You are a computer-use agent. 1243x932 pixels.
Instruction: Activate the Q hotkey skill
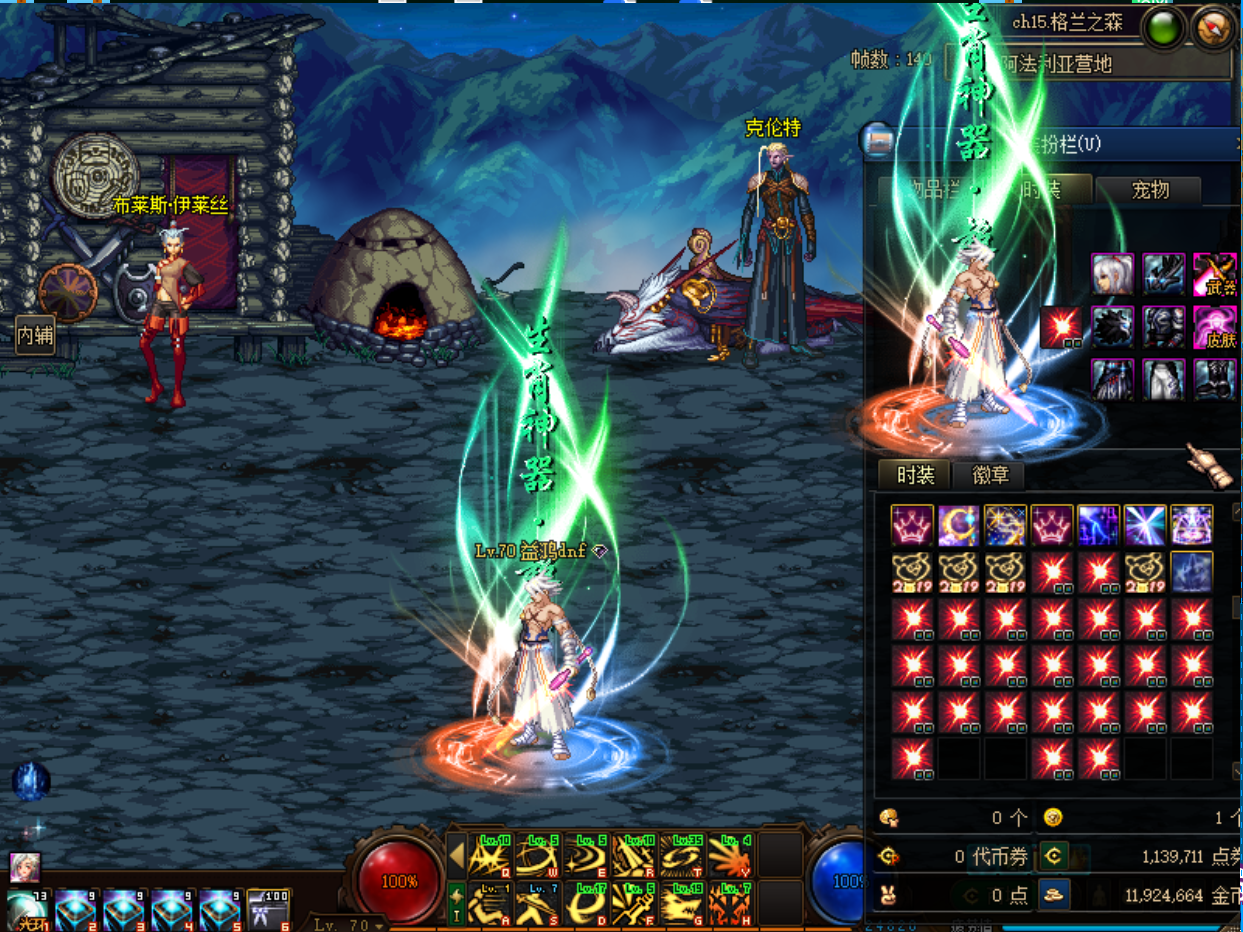pos(489,856)
